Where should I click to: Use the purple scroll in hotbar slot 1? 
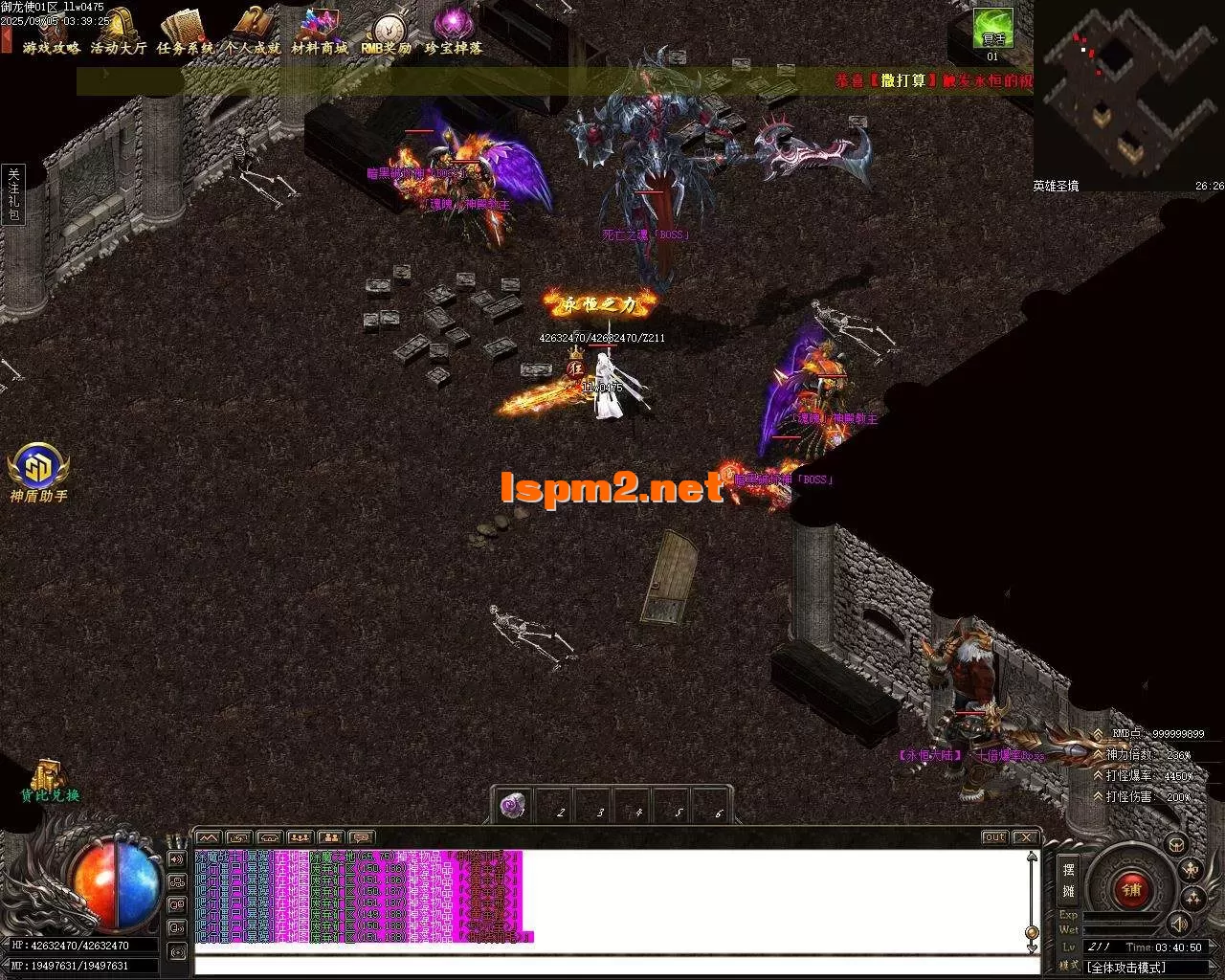(514, 806)
